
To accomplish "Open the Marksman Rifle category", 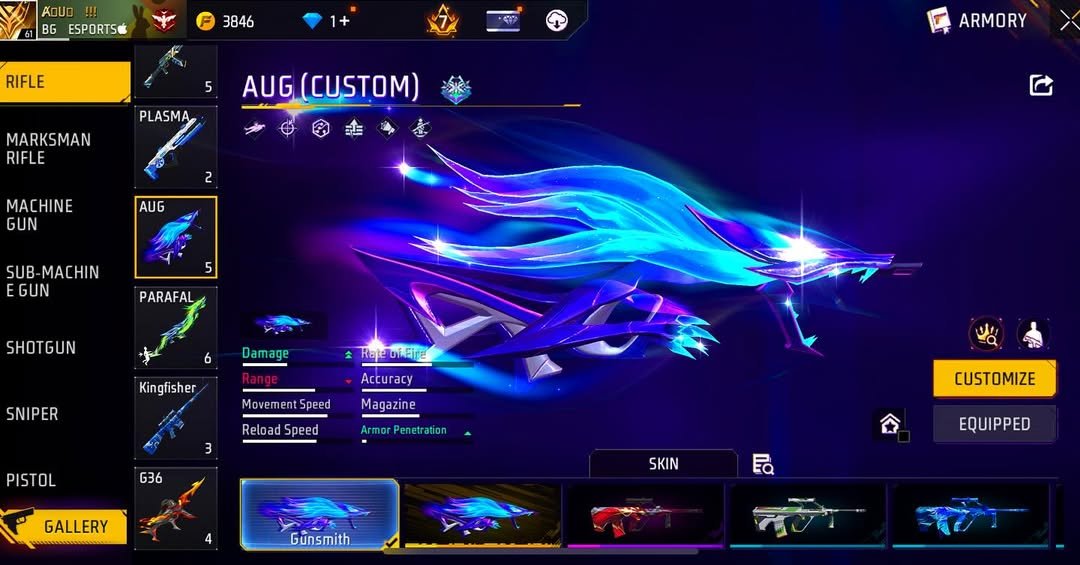I will tap(48, 149).
